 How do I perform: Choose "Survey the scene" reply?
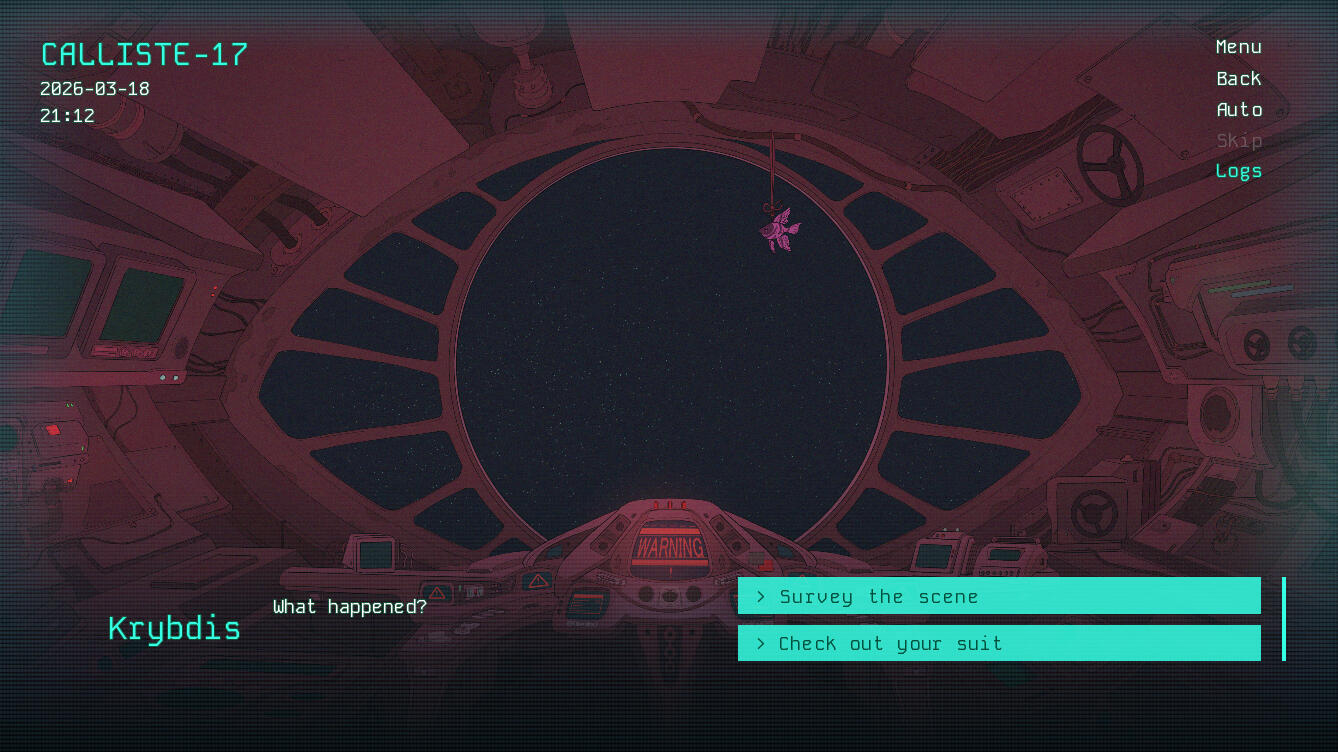pyautogui.click(x=998, y=596)
